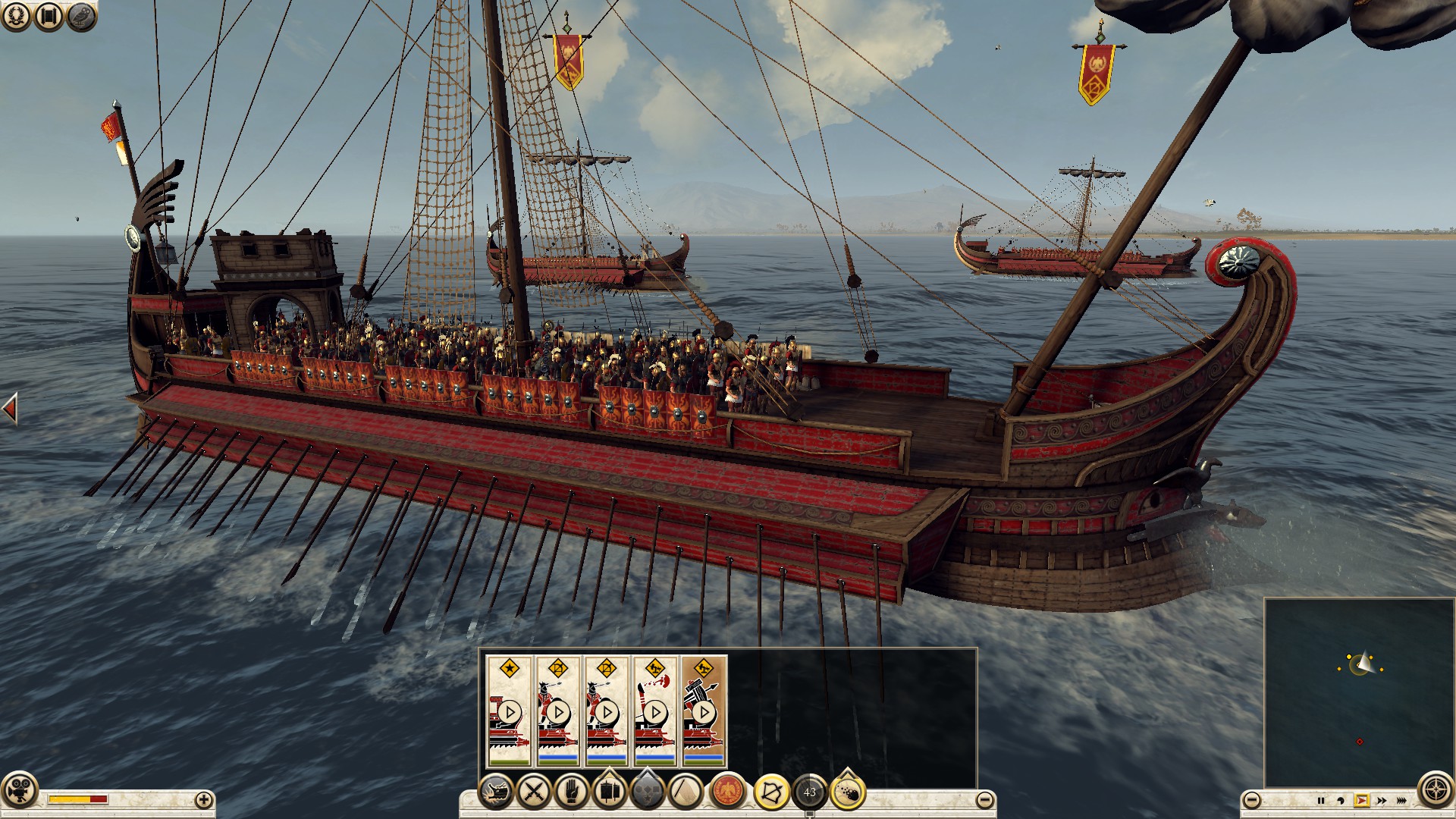Open the laurel wreath menu button
1456x819 pixels.
[x=16, y=16]
